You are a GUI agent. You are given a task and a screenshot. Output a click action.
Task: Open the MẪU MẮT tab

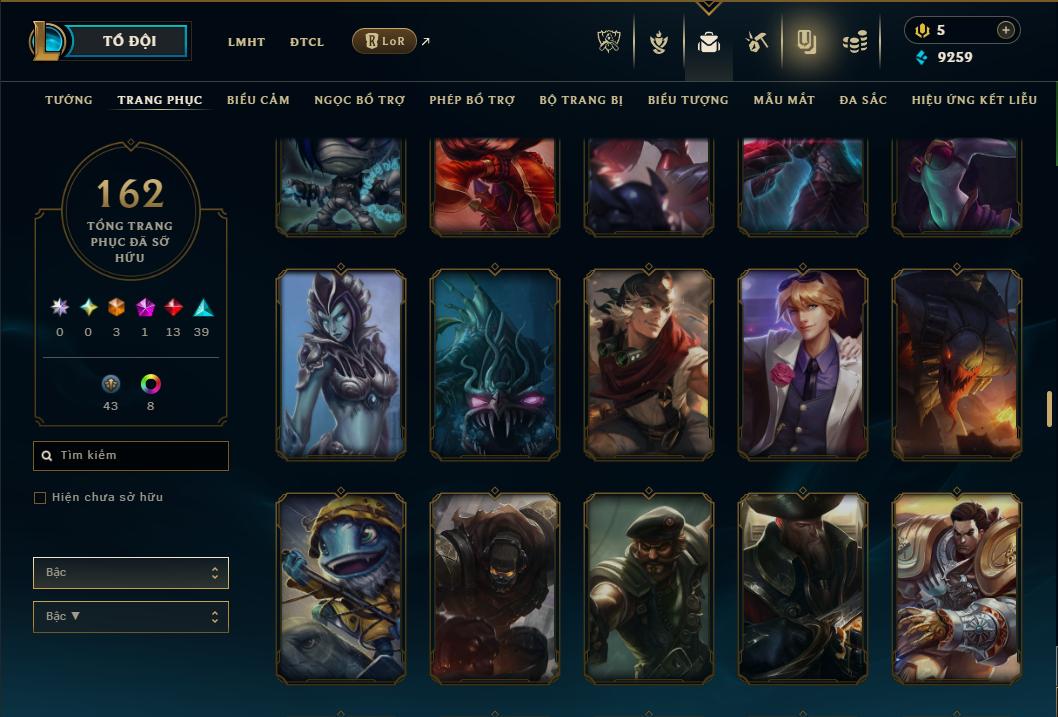[784, 100]
